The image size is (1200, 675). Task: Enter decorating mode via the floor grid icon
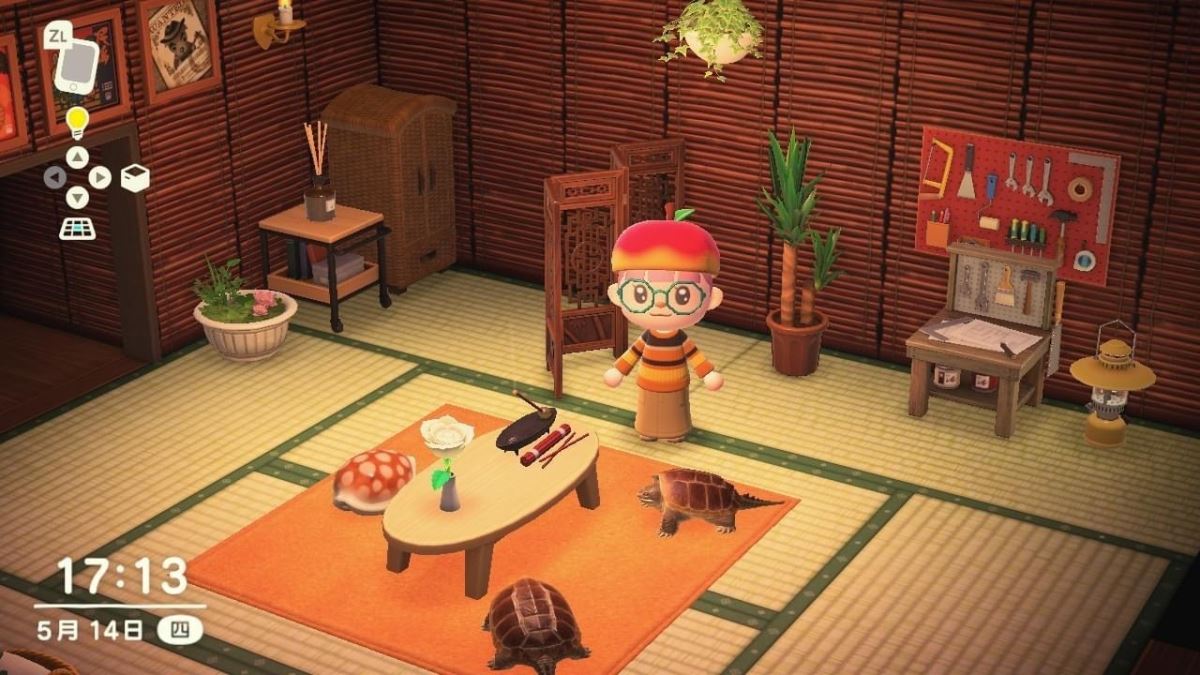(x=77, y=228)
